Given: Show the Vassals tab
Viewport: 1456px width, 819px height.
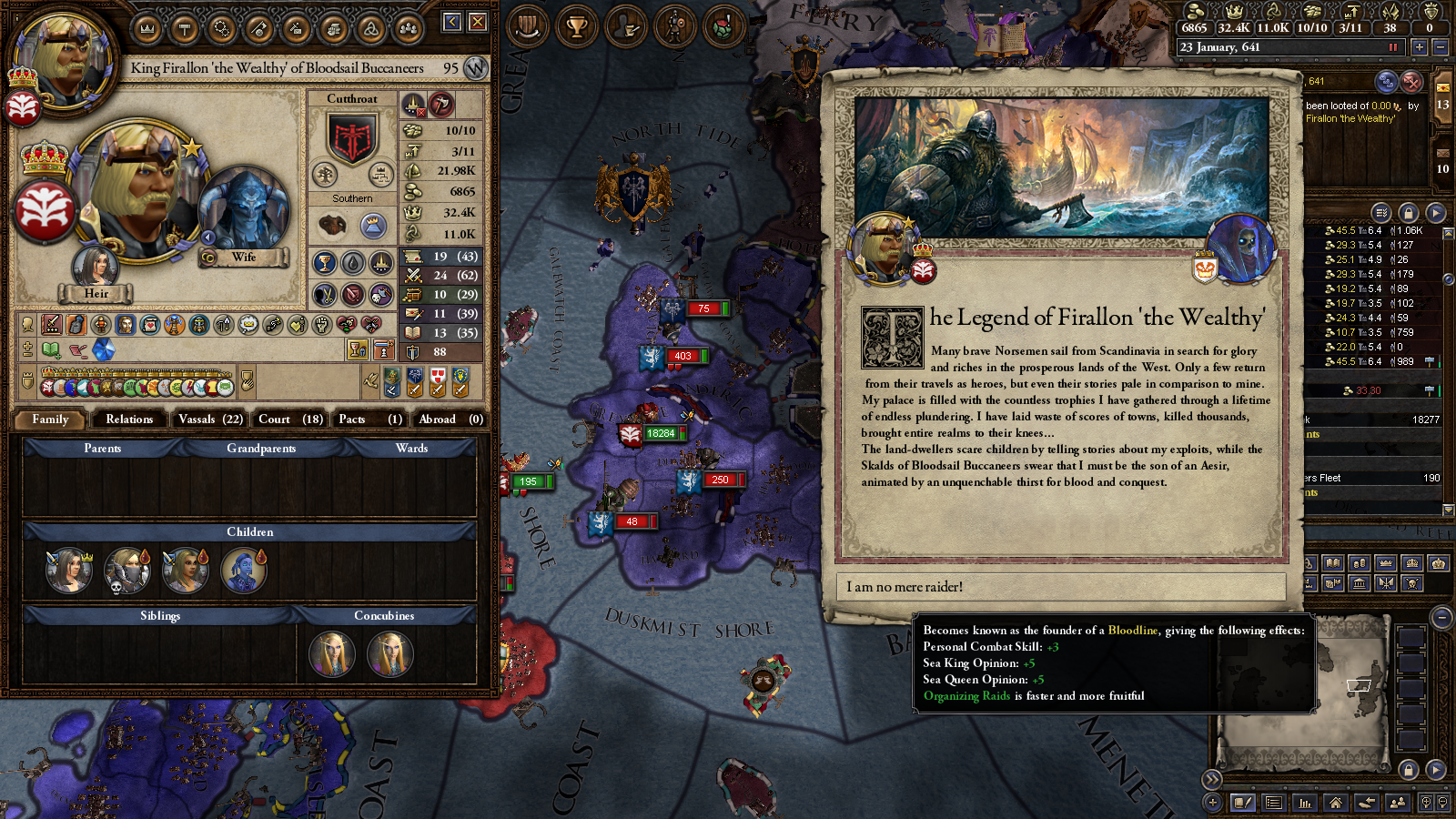Looking at the screenshot, I should point(210,420).
